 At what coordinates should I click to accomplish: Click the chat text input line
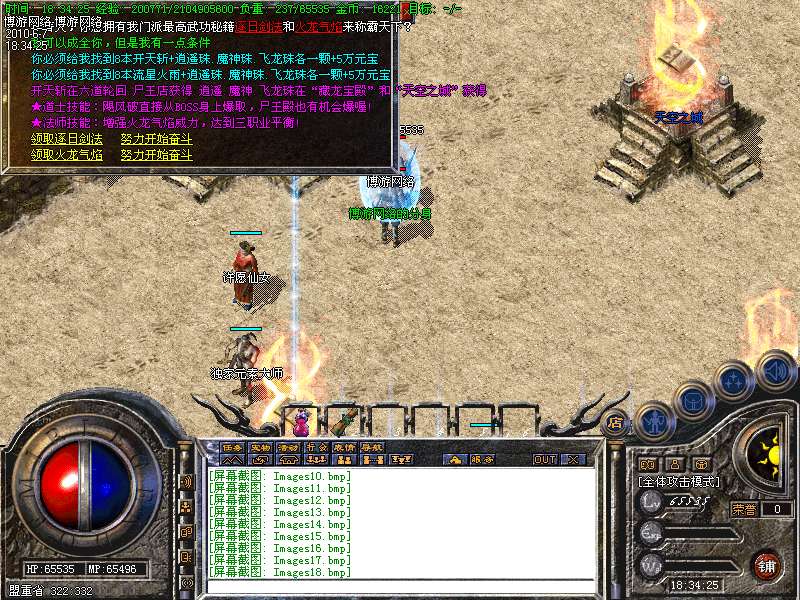pyautogui.click(x=400, y=585)
